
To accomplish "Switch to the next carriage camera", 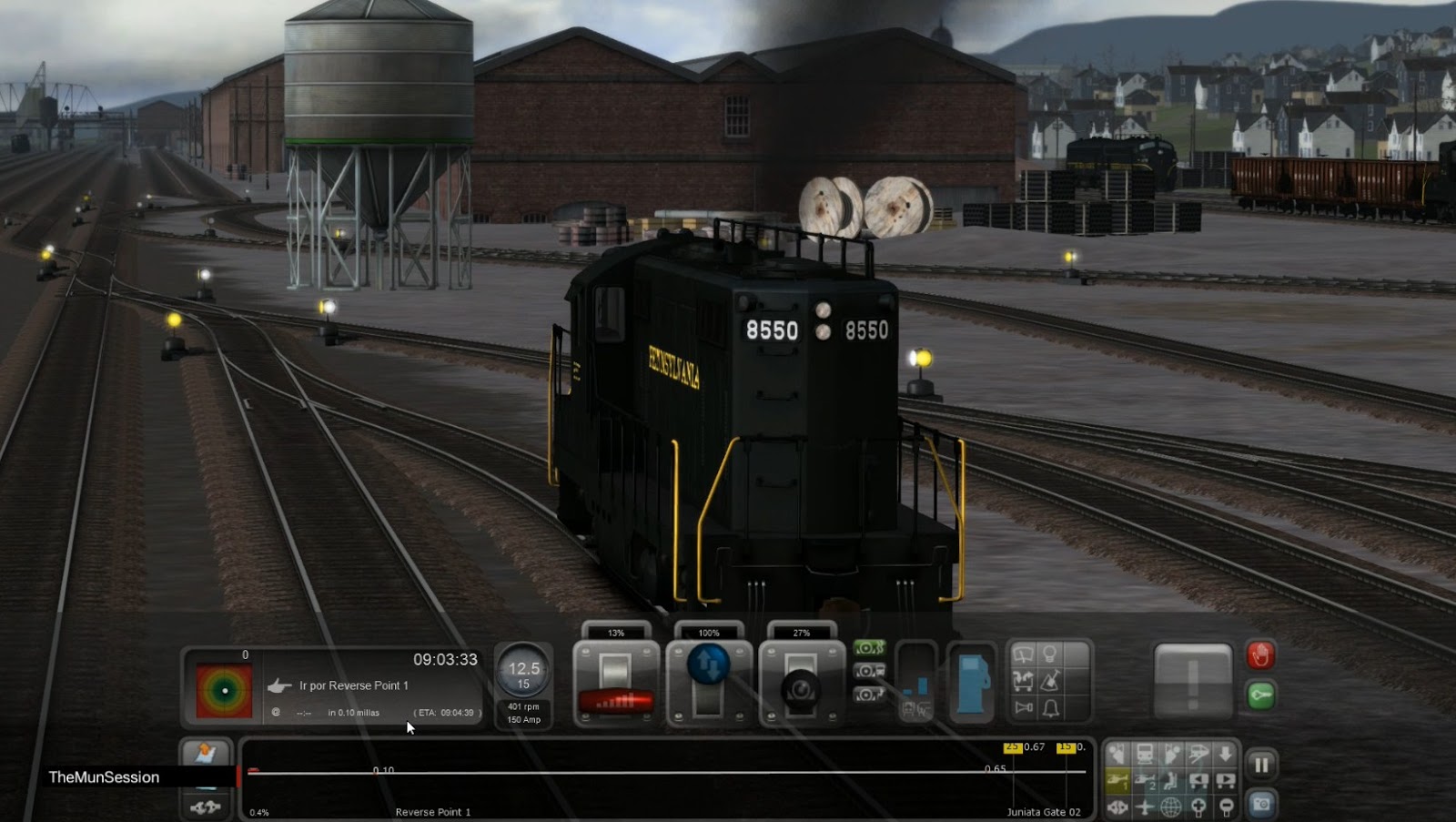I will click(x=1224, y=779).
